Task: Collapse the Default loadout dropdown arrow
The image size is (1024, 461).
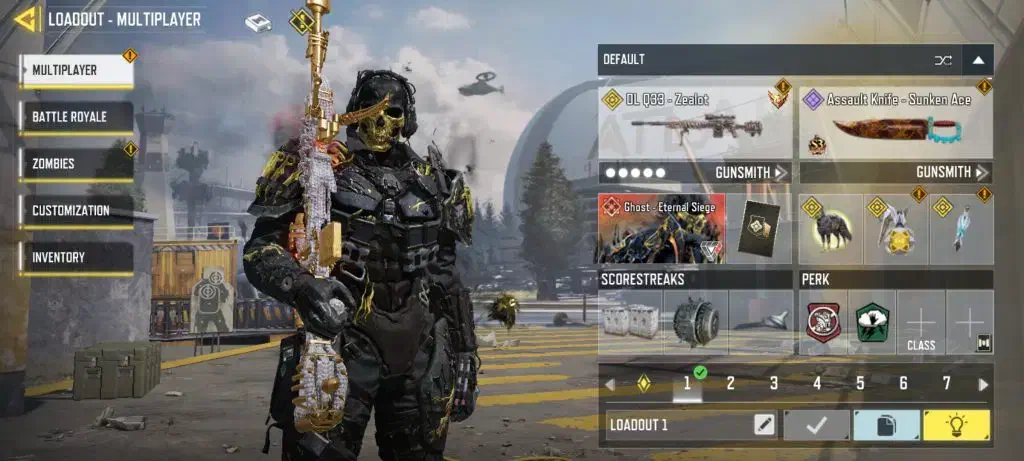Action: 978,60
